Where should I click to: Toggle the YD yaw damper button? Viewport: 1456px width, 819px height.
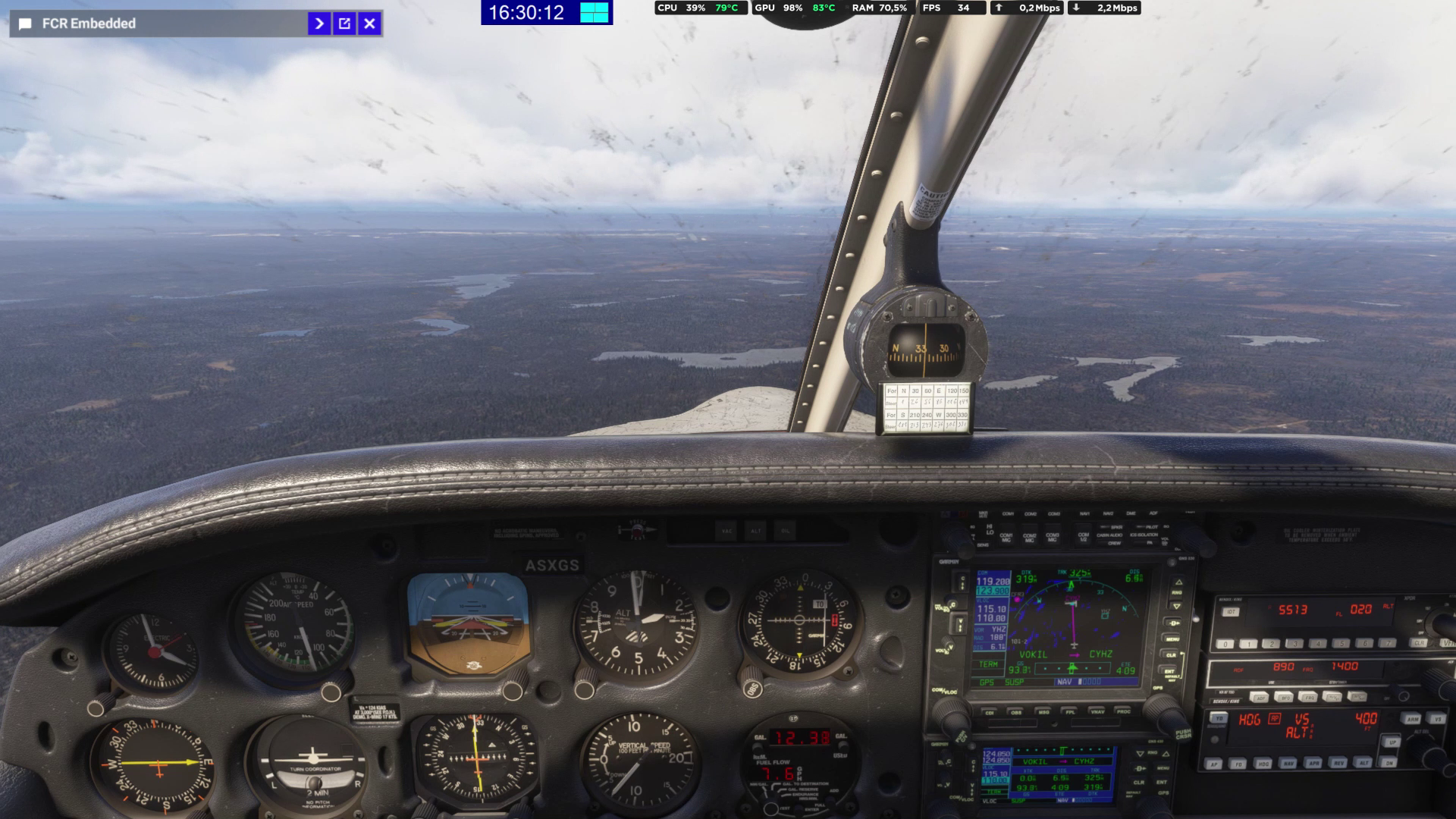pos(1218,718)
